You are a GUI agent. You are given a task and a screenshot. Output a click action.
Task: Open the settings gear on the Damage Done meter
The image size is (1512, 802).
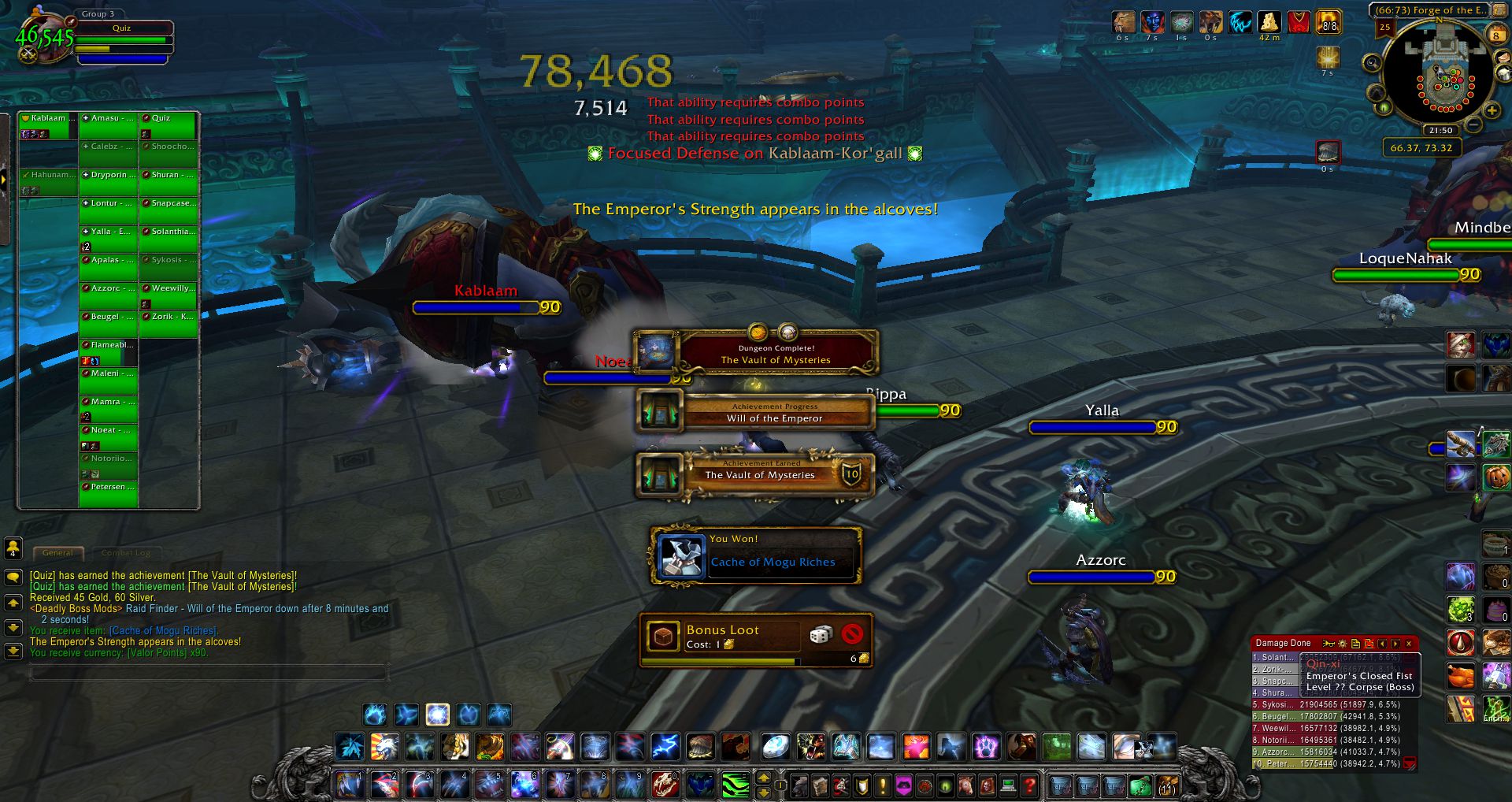coord(1343,644)
